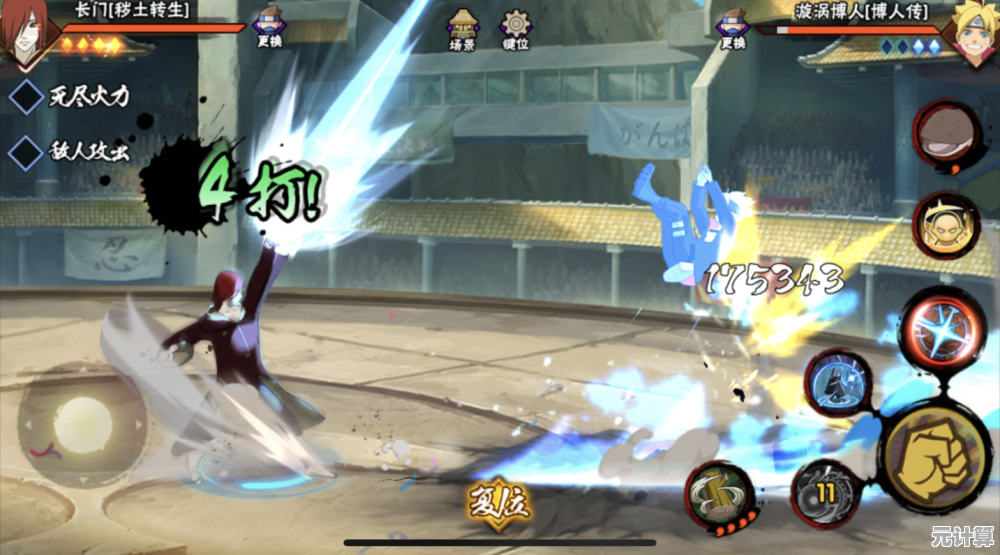Screen dimensions: 1000x555
Task: Toggle the 无尽火力 checkbox
Action: coord(24,97)
